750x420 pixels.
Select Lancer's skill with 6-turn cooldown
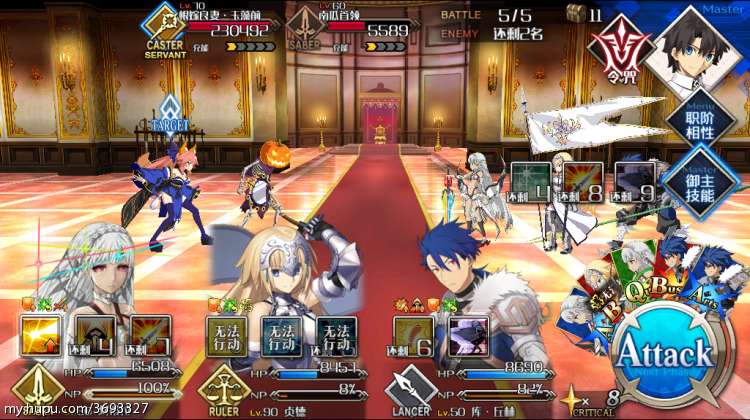click(x=414, y=336)
